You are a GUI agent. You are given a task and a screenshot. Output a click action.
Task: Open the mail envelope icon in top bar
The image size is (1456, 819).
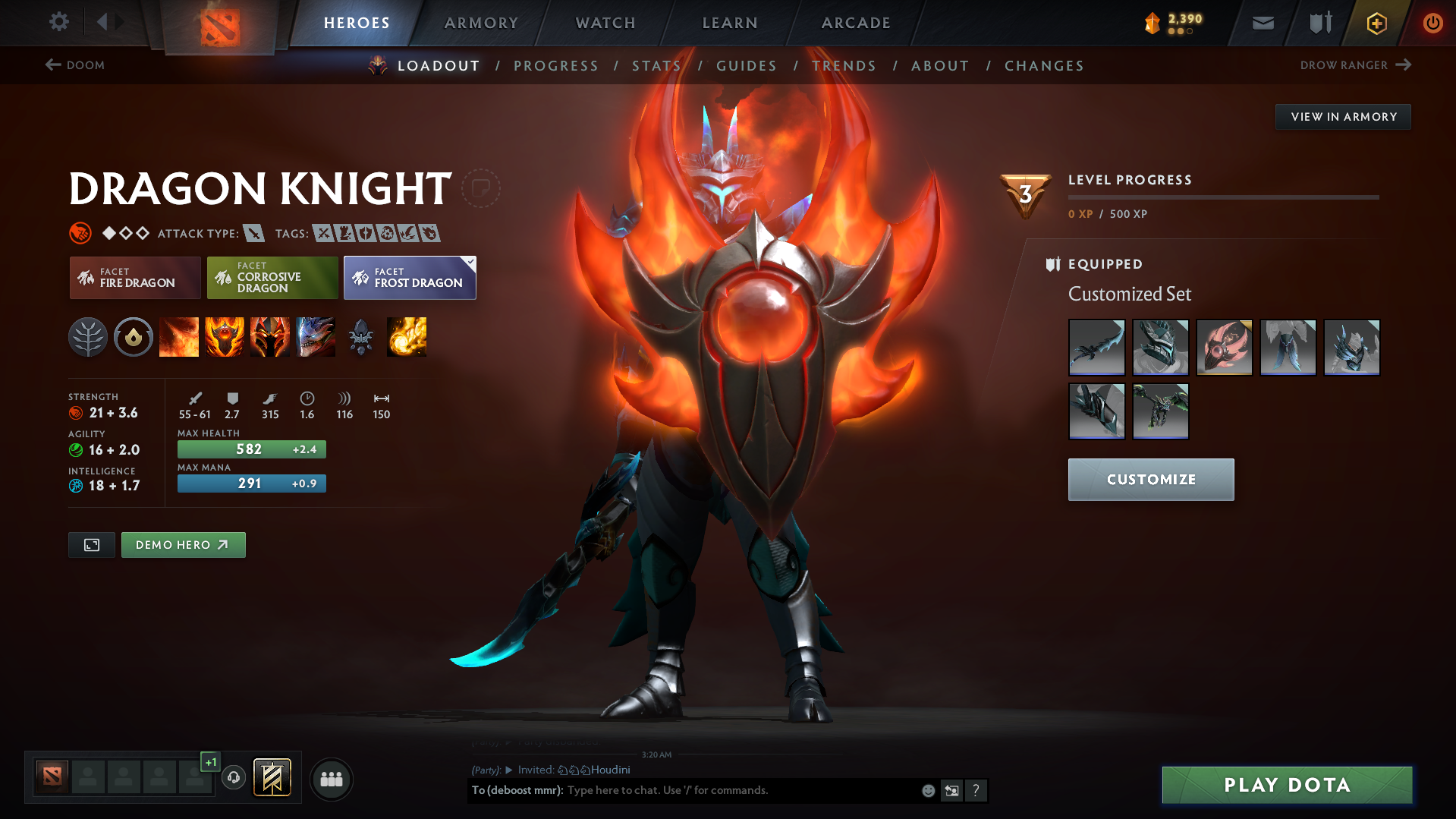[1262, 23]
